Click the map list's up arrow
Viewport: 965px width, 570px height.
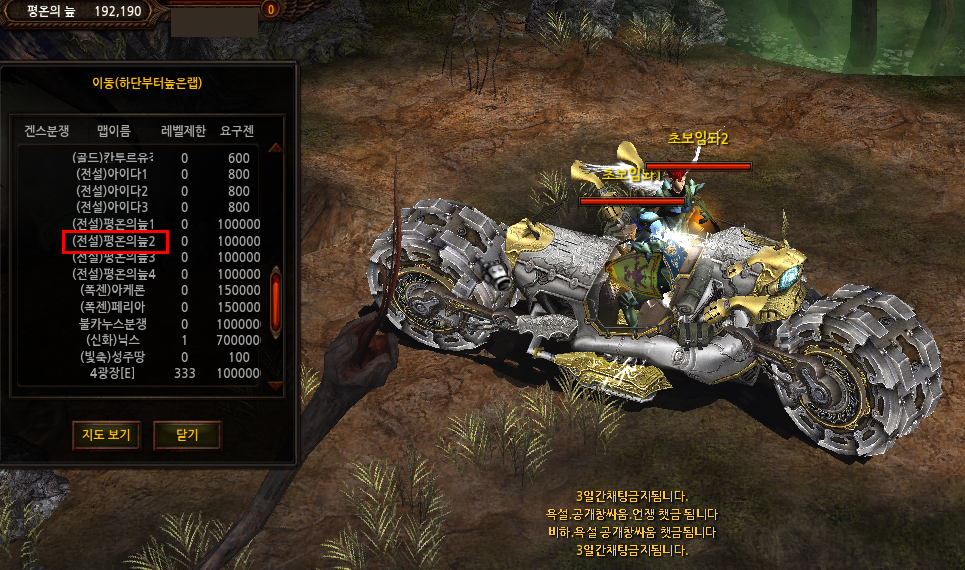[276, 149]
